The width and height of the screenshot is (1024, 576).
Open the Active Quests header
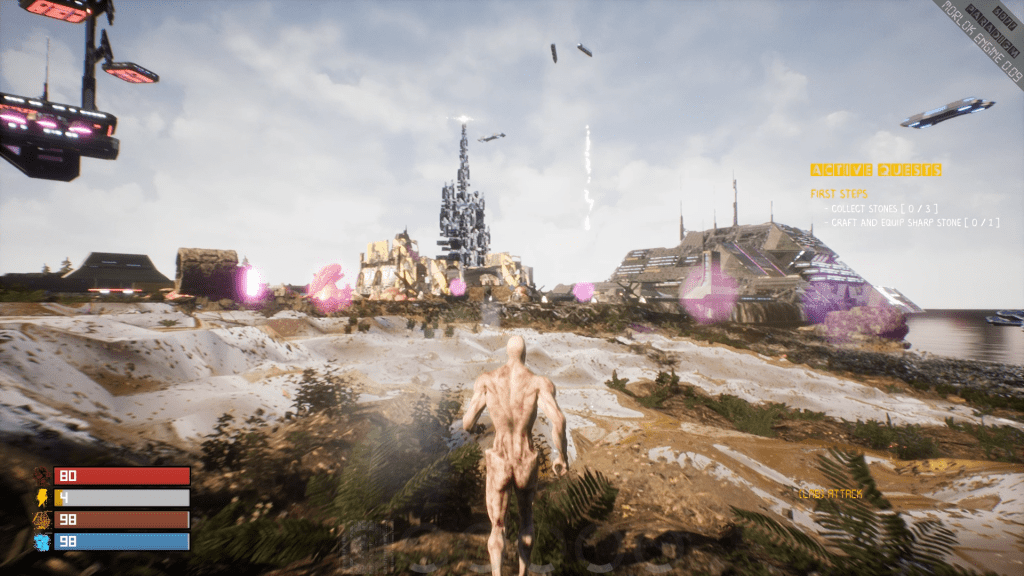coord(876,170)
